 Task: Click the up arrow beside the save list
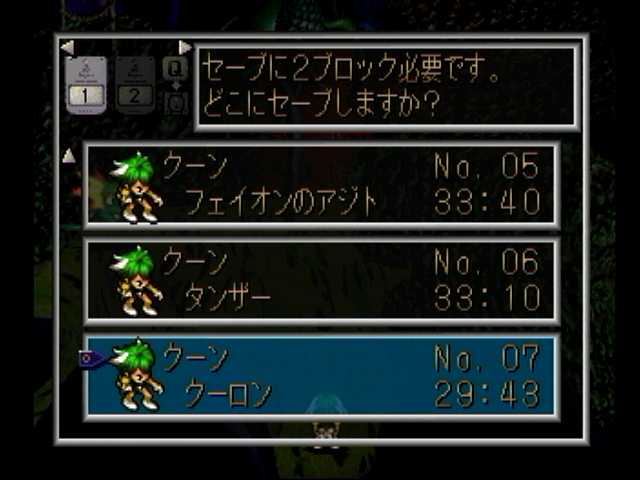69,155
